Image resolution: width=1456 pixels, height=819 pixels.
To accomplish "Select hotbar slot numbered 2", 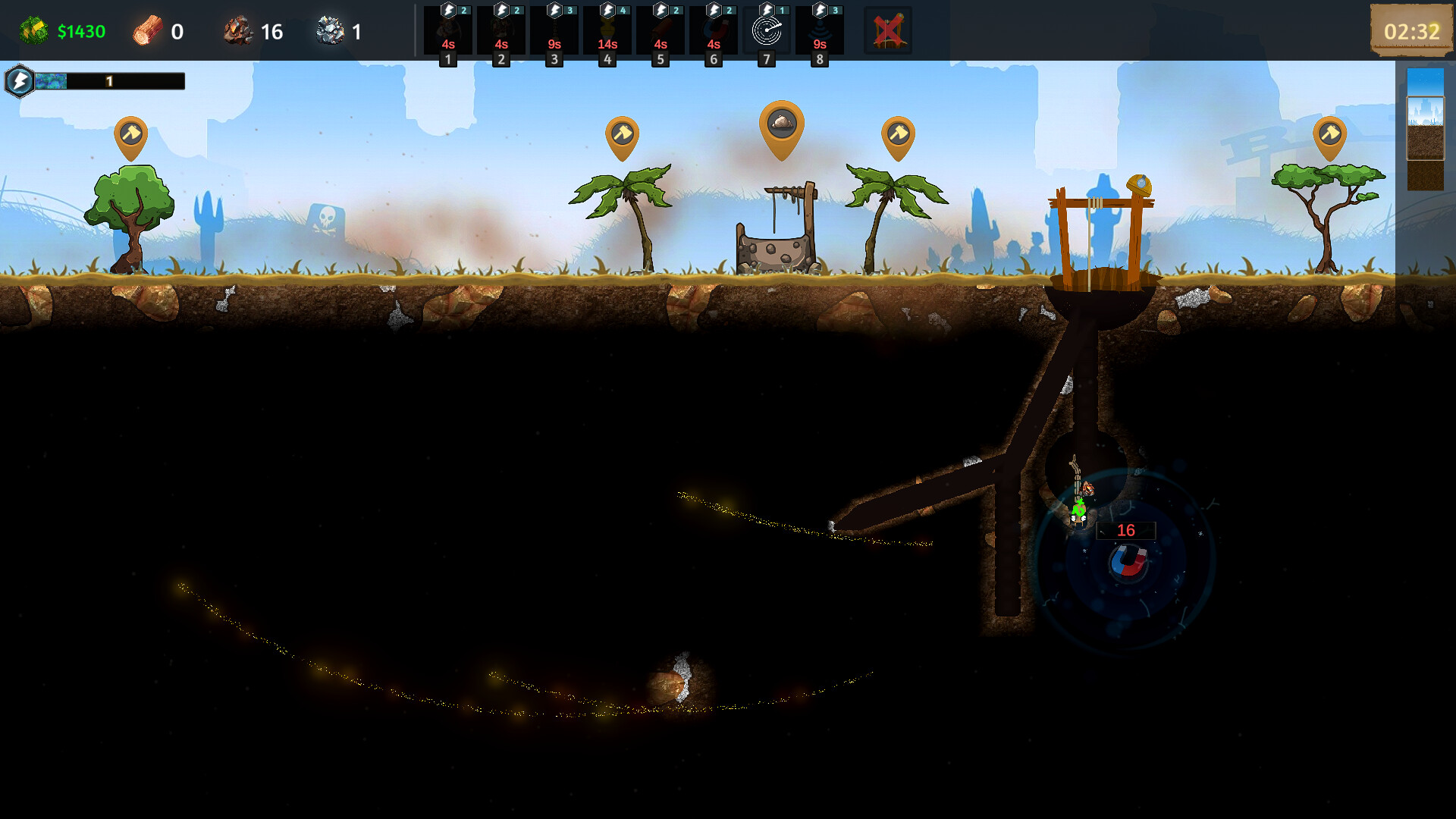I will tap(500, 31).
